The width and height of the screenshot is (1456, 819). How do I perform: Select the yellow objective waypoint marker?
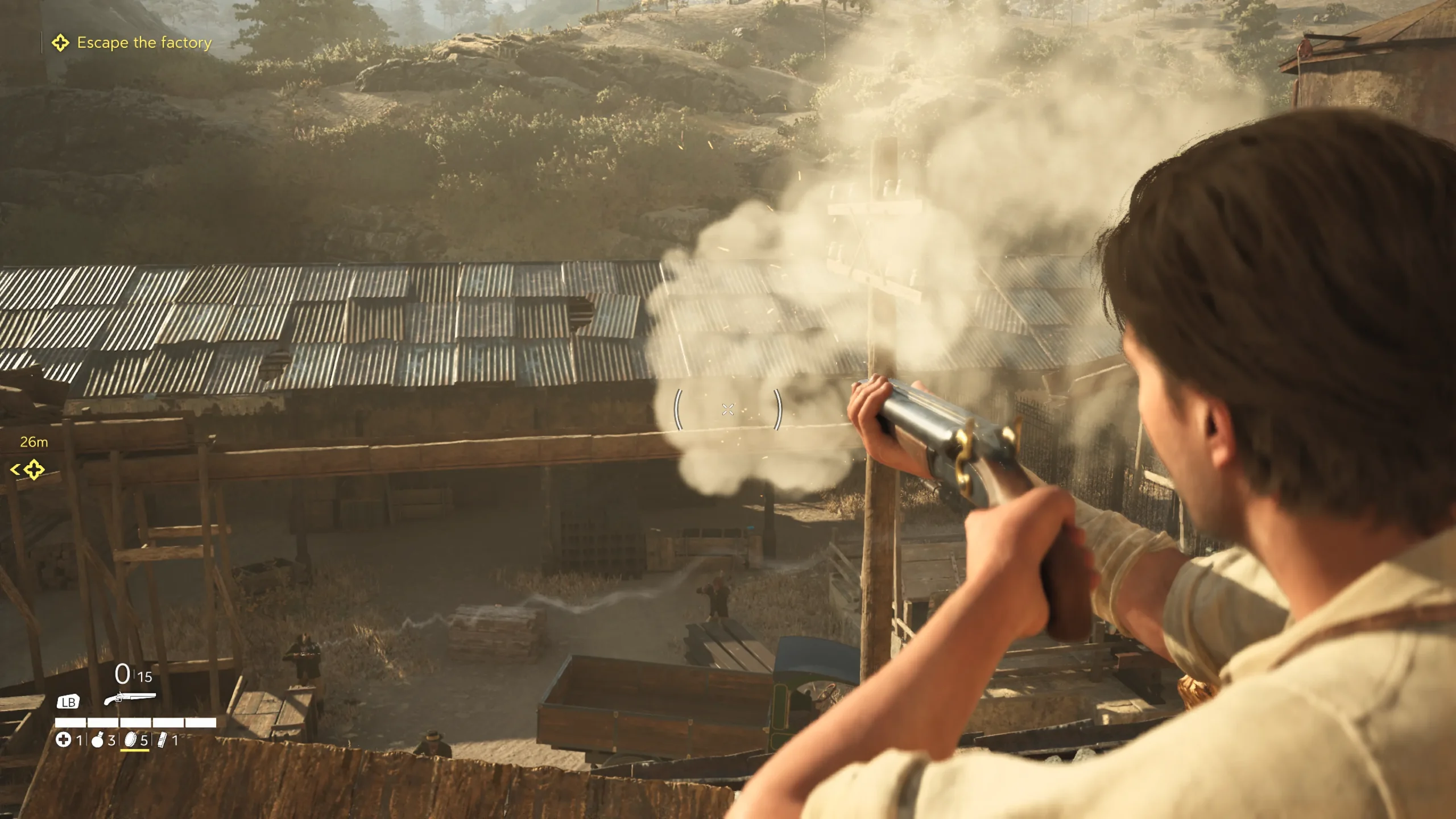point(34,470)
